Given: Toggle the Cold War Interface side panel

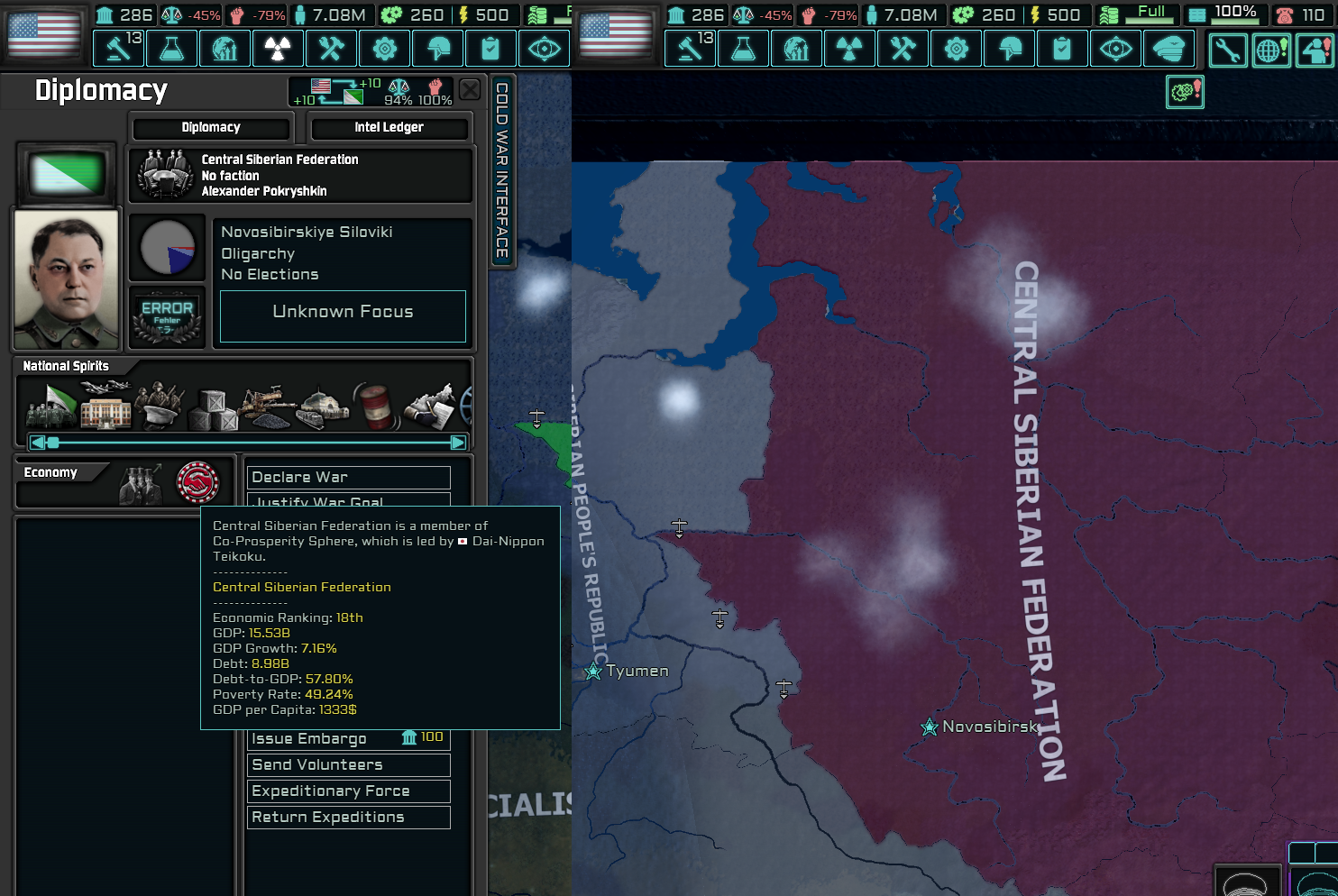Looking at the screenshot, I should pyautogui.click(x=502, y=171).
